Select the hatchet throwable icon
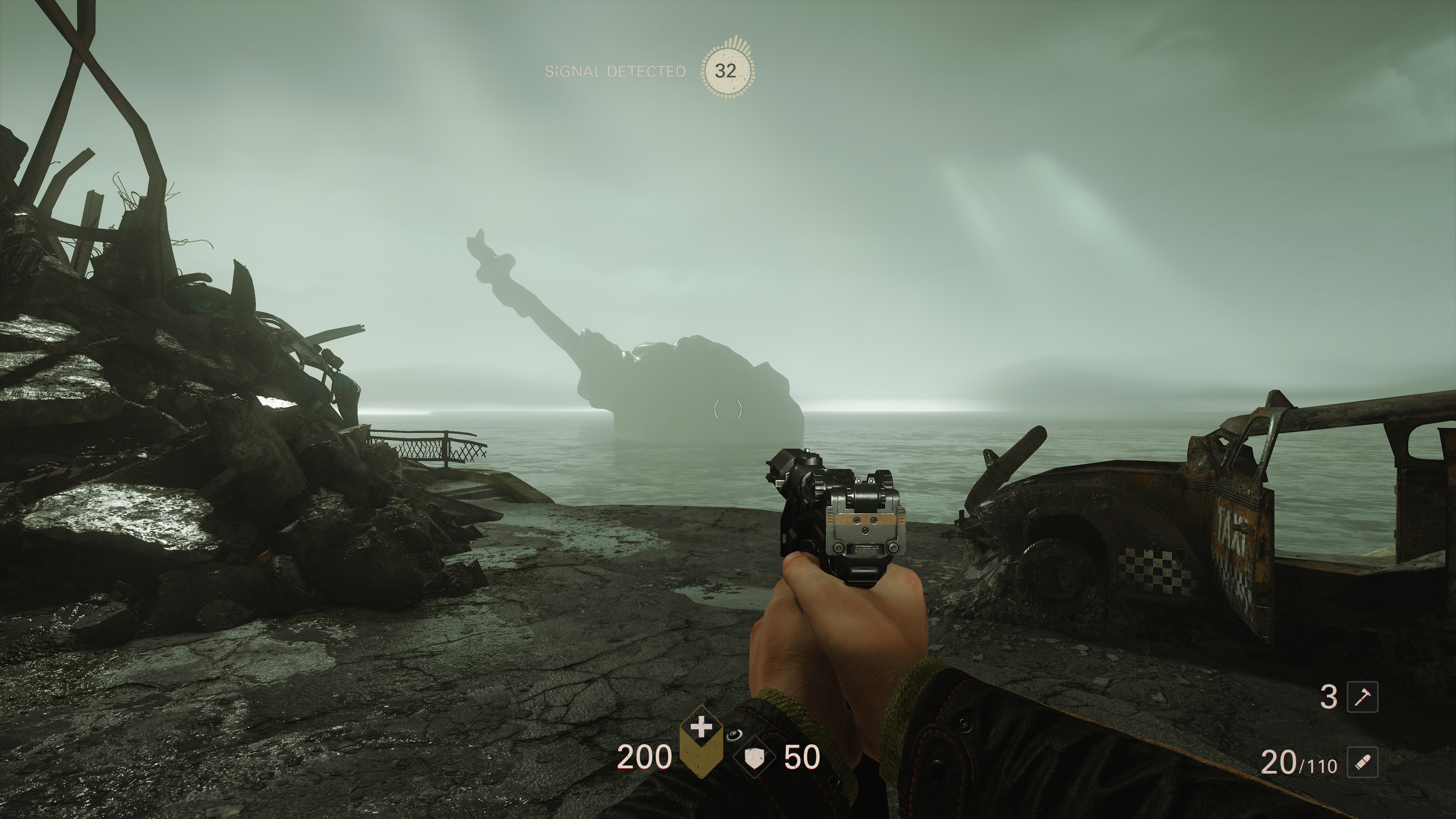 [x=1363, y=697]
